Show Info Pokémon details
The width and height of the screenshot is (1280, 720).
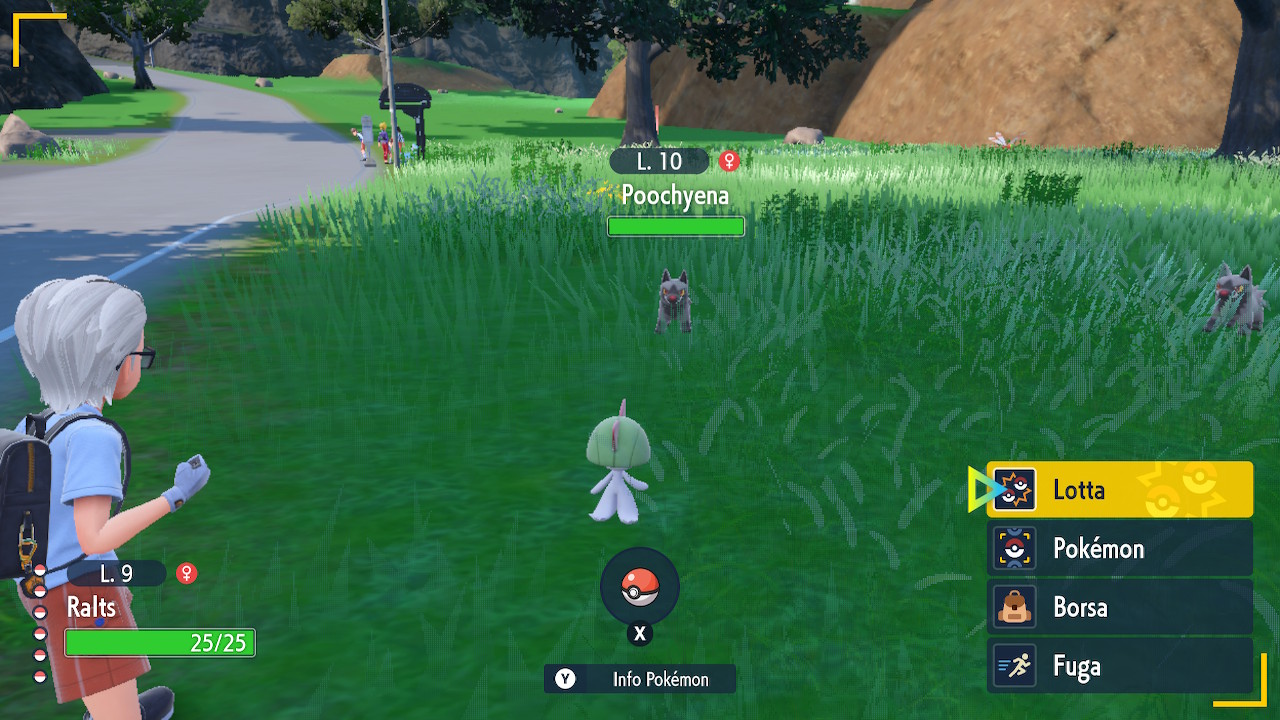[x=640, y=679]
